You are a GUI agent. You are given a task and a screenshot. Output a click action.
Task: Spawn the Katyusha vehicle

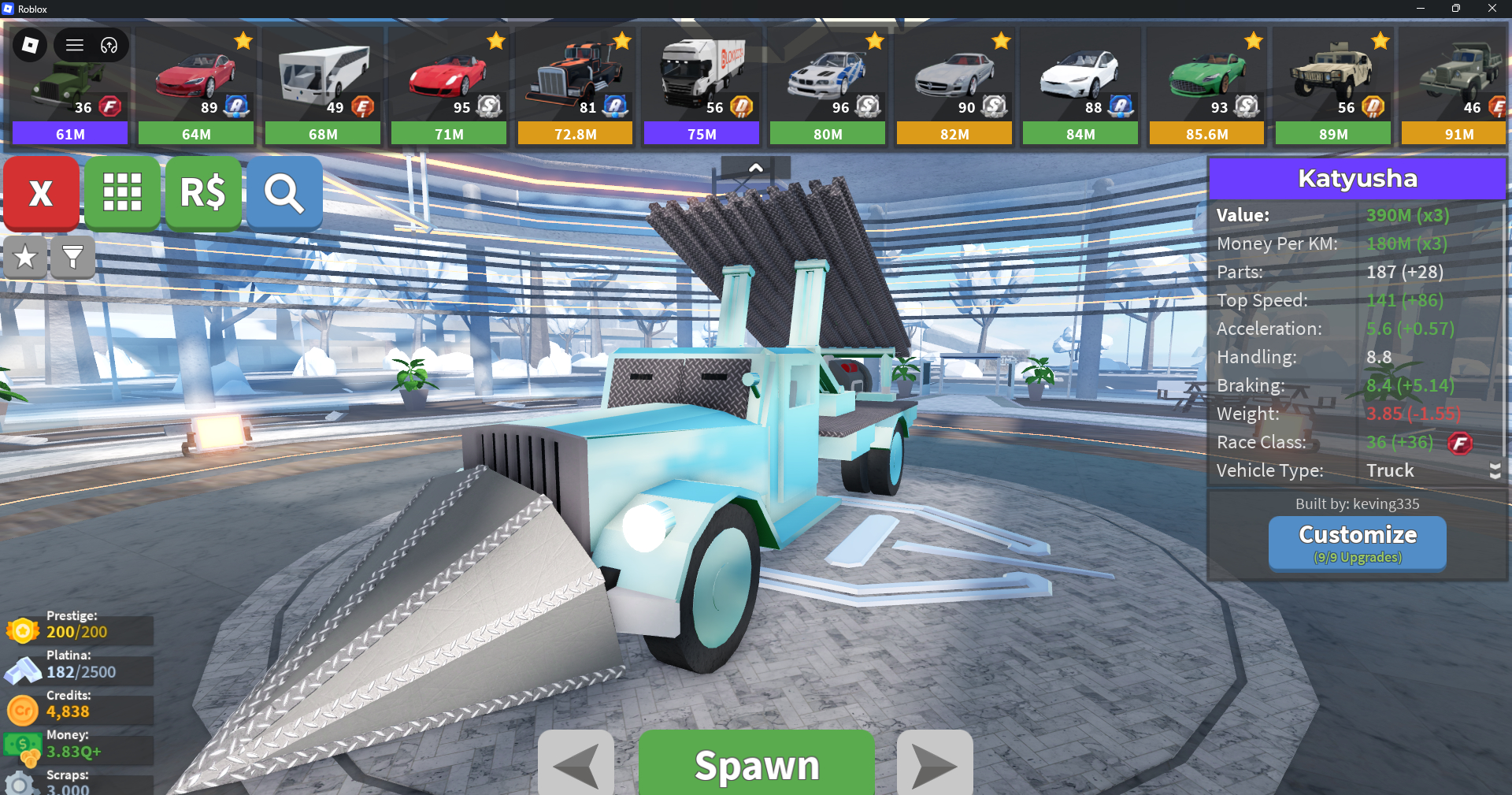(756, 763)
